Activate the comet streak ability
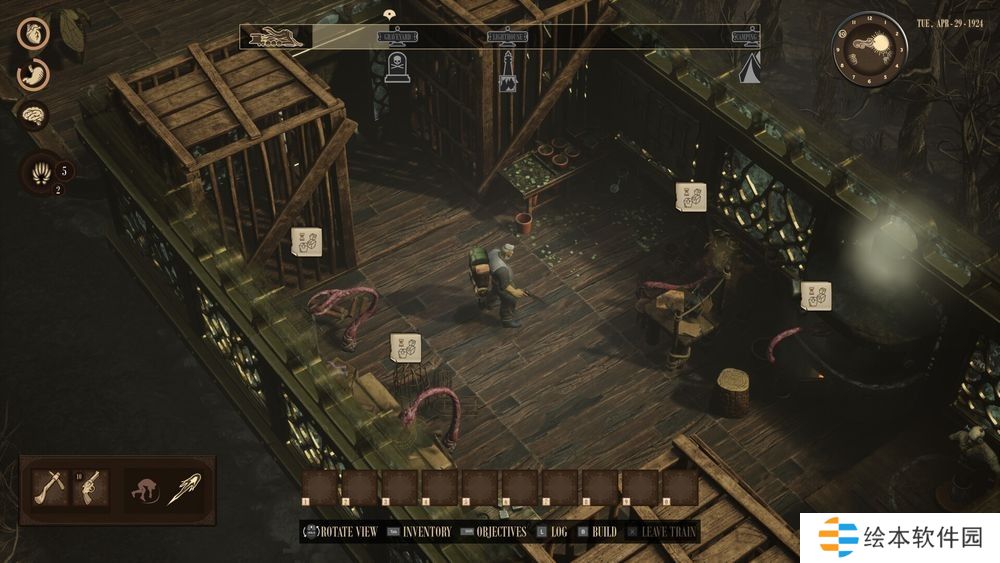 pyautogui.click(x=187, y=488)
